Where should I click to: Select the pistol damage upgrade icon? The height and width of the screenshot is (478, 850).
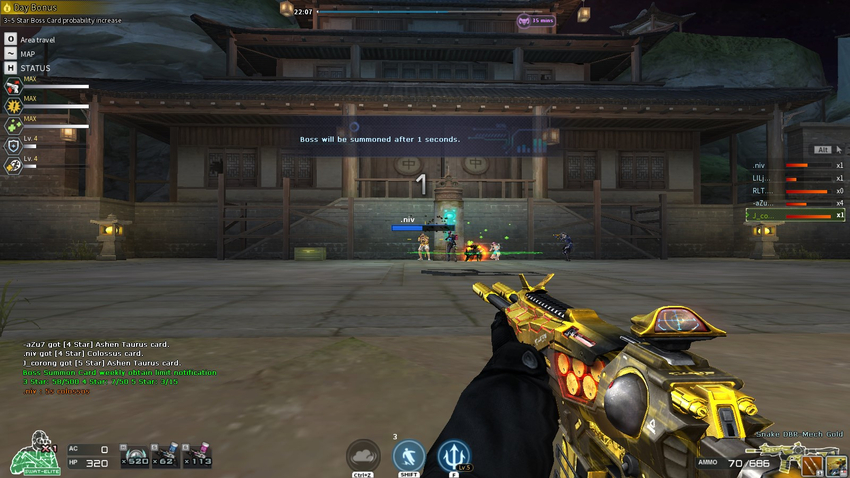(x=12, y=88)
